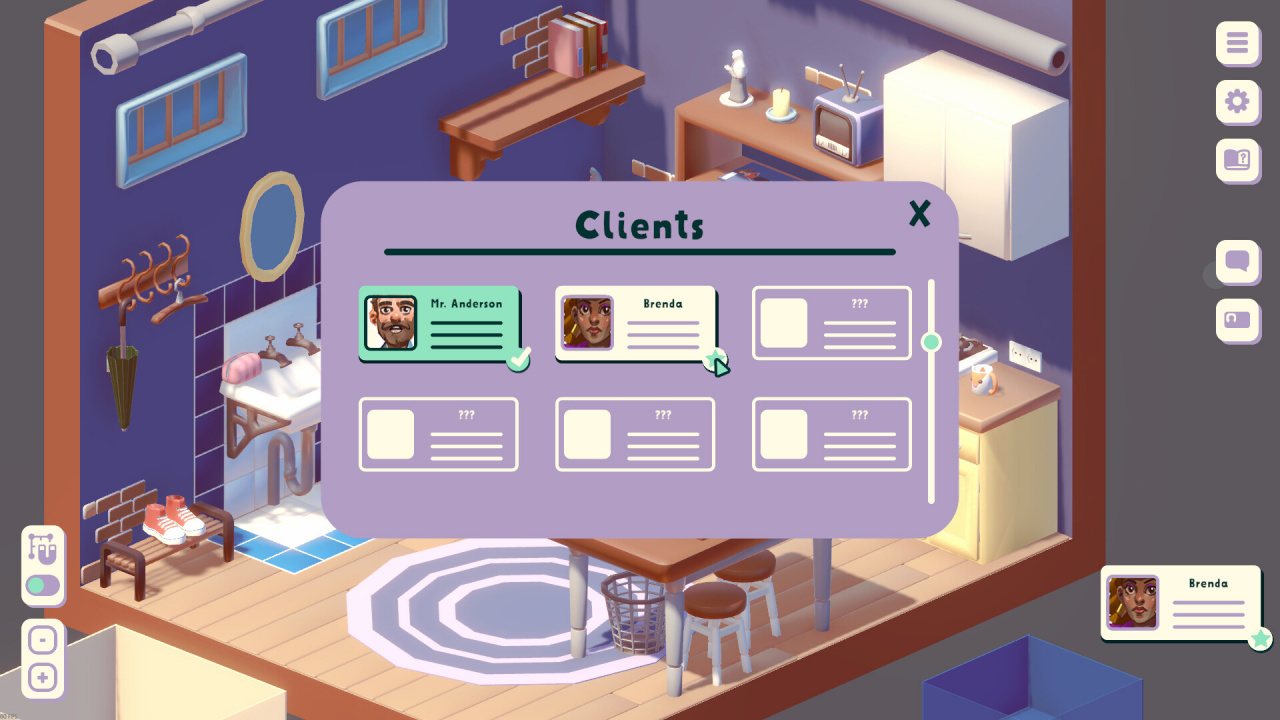Viewport: 1280px width, 720px height.
Task: Open the gear settings
Action: pos(1237,102)
